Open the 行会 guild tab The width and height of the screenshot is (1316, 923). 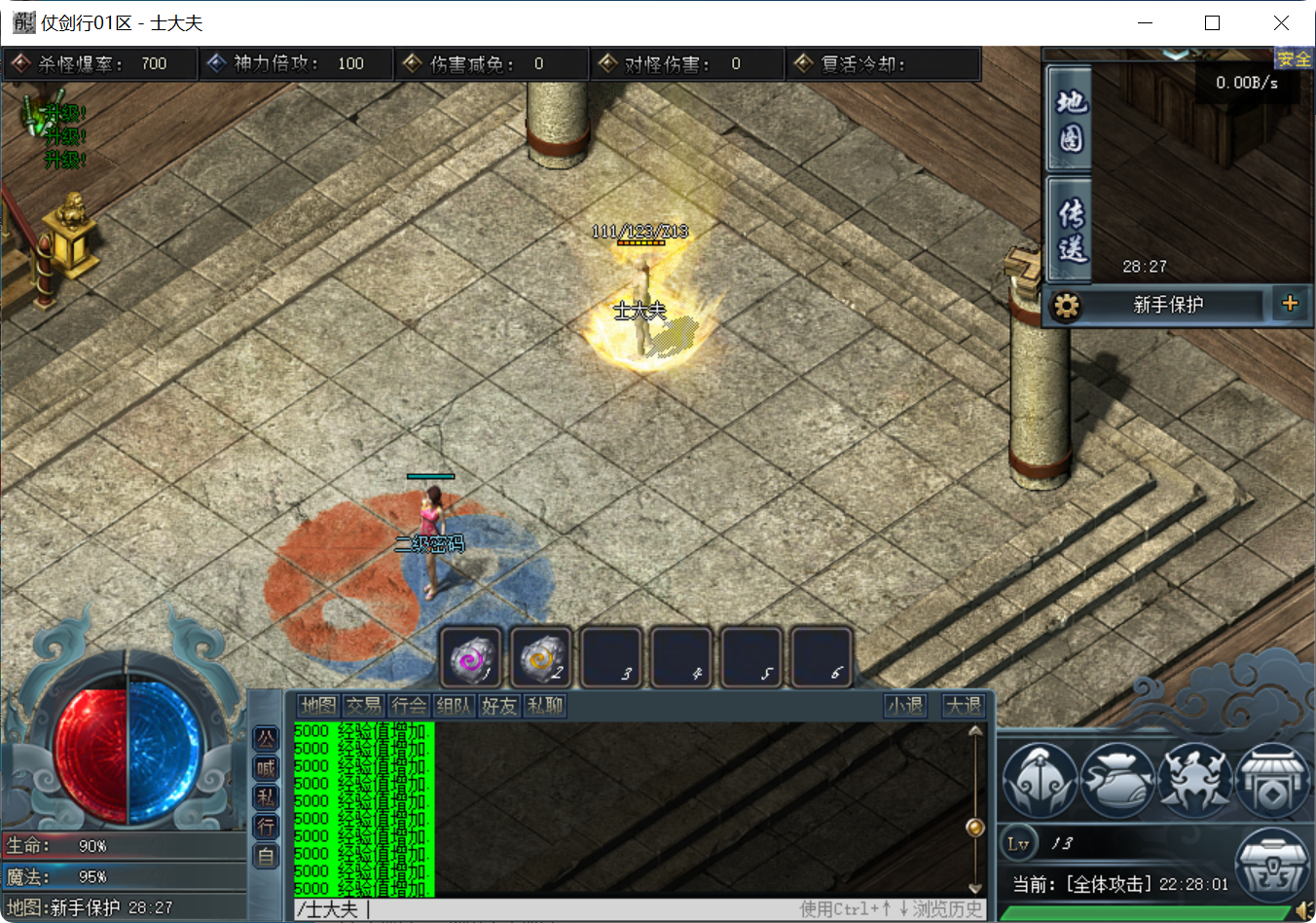(x=409, y=706)
